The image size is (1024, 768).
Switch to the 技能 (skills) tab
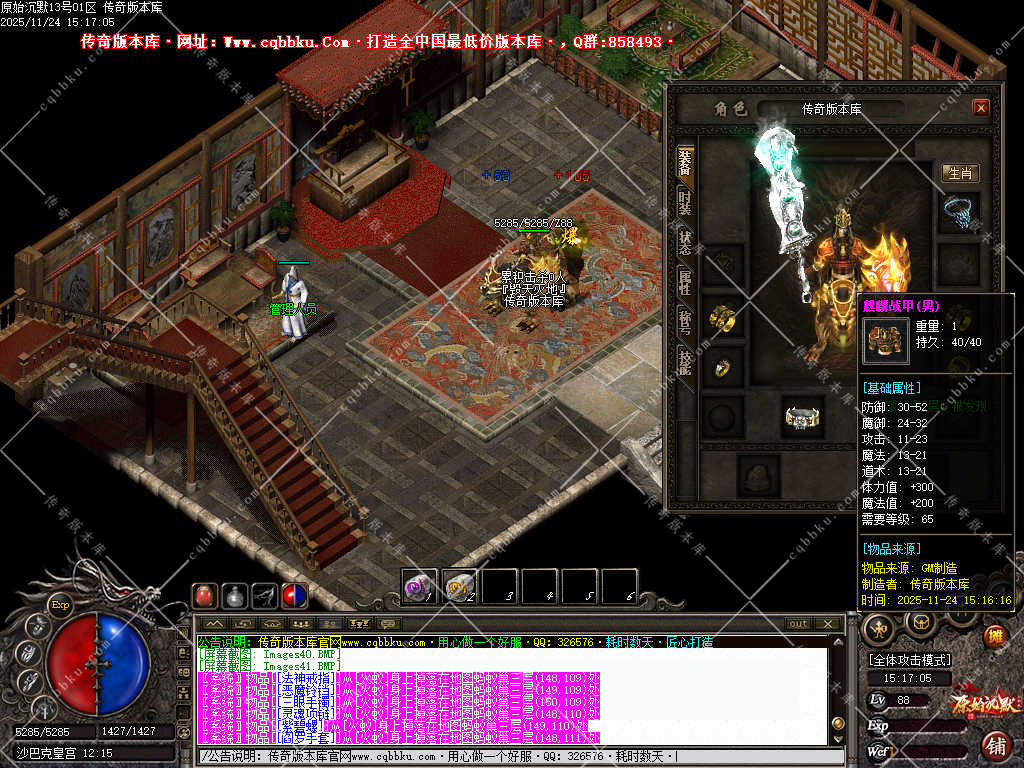tap(685, 362)
